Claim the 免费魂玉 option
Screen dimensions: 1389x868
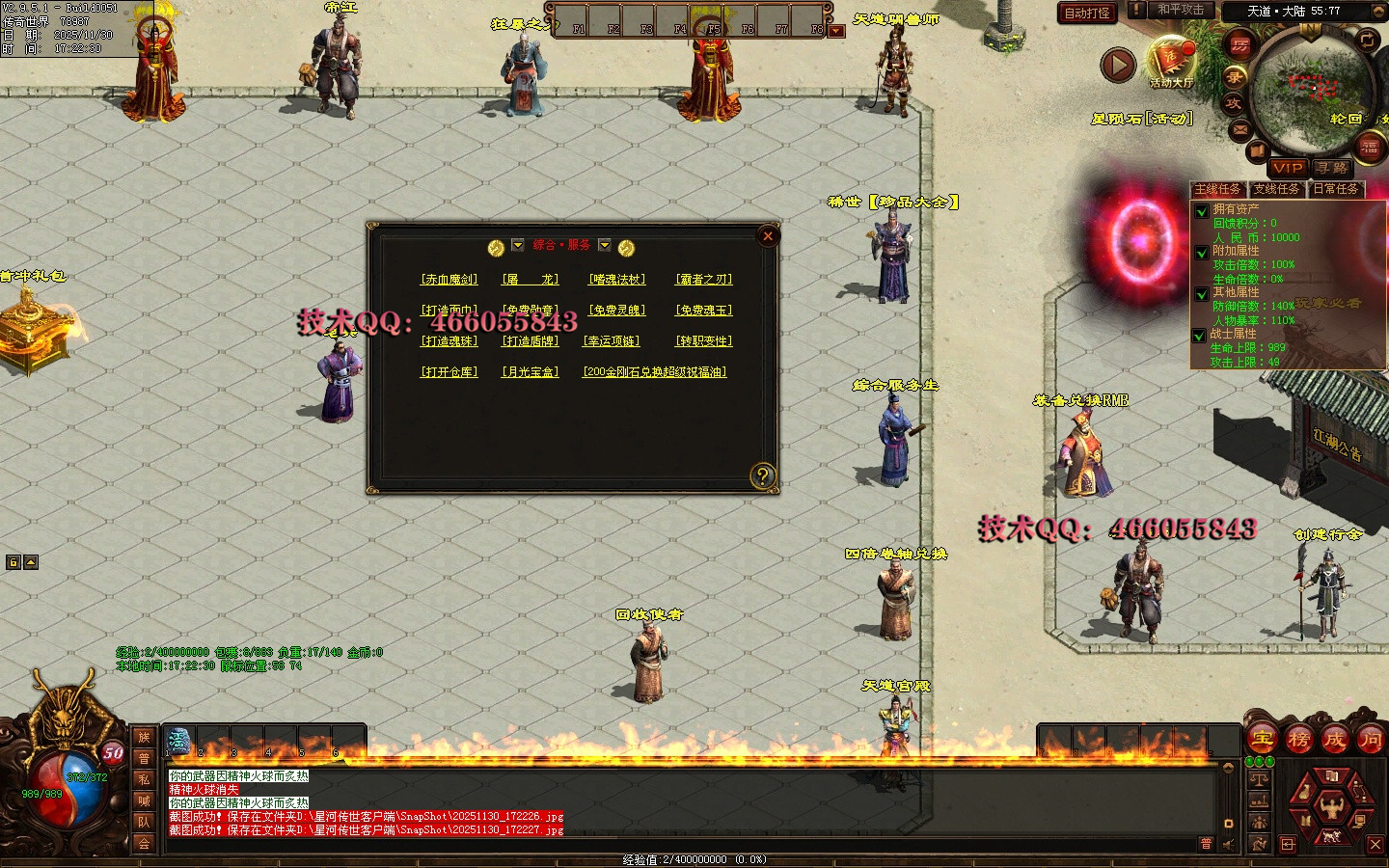tap(703, 311)
